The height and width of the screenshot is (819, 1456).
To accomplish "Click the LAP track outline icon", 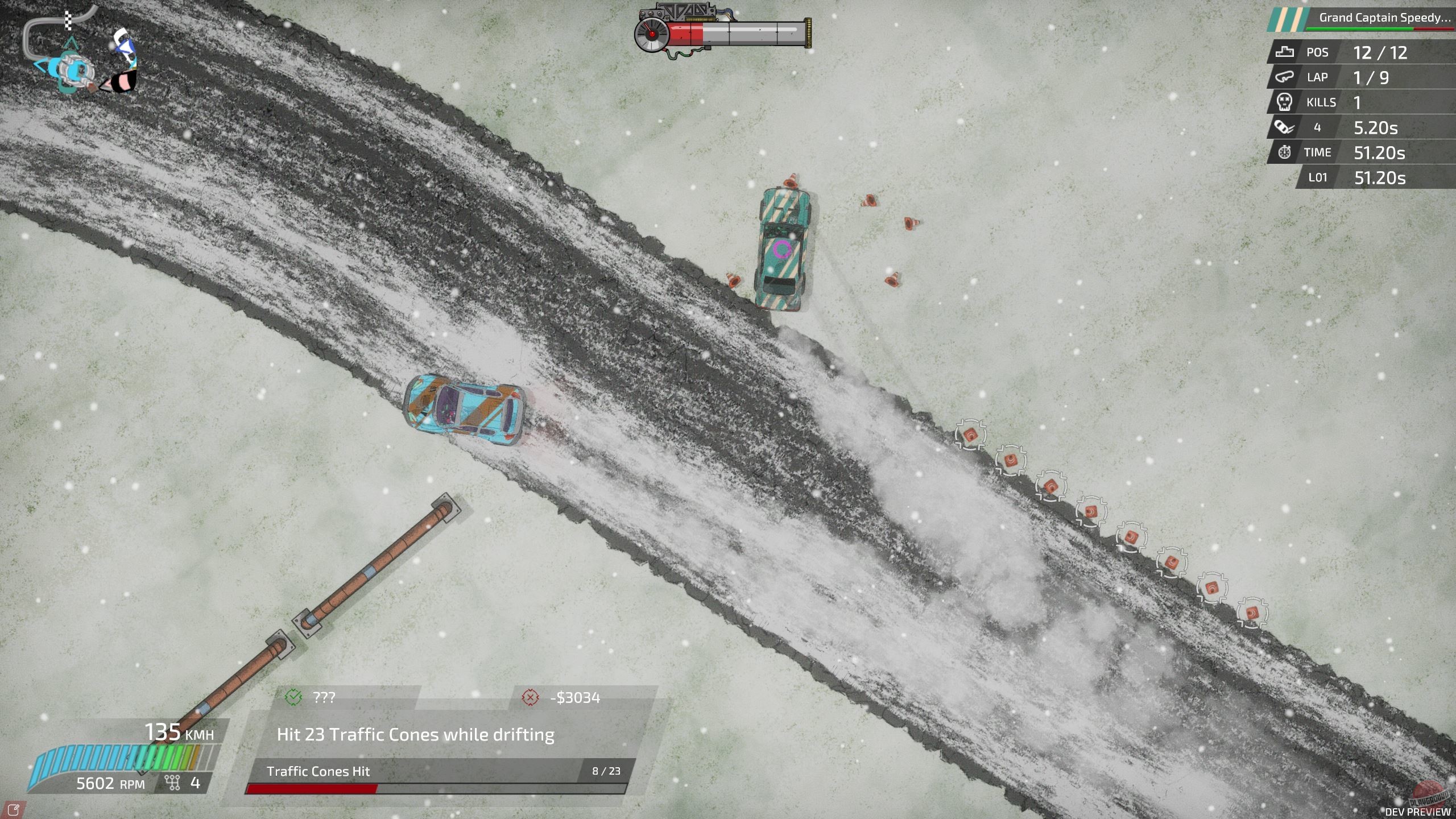I will [x=1284, y=77].
